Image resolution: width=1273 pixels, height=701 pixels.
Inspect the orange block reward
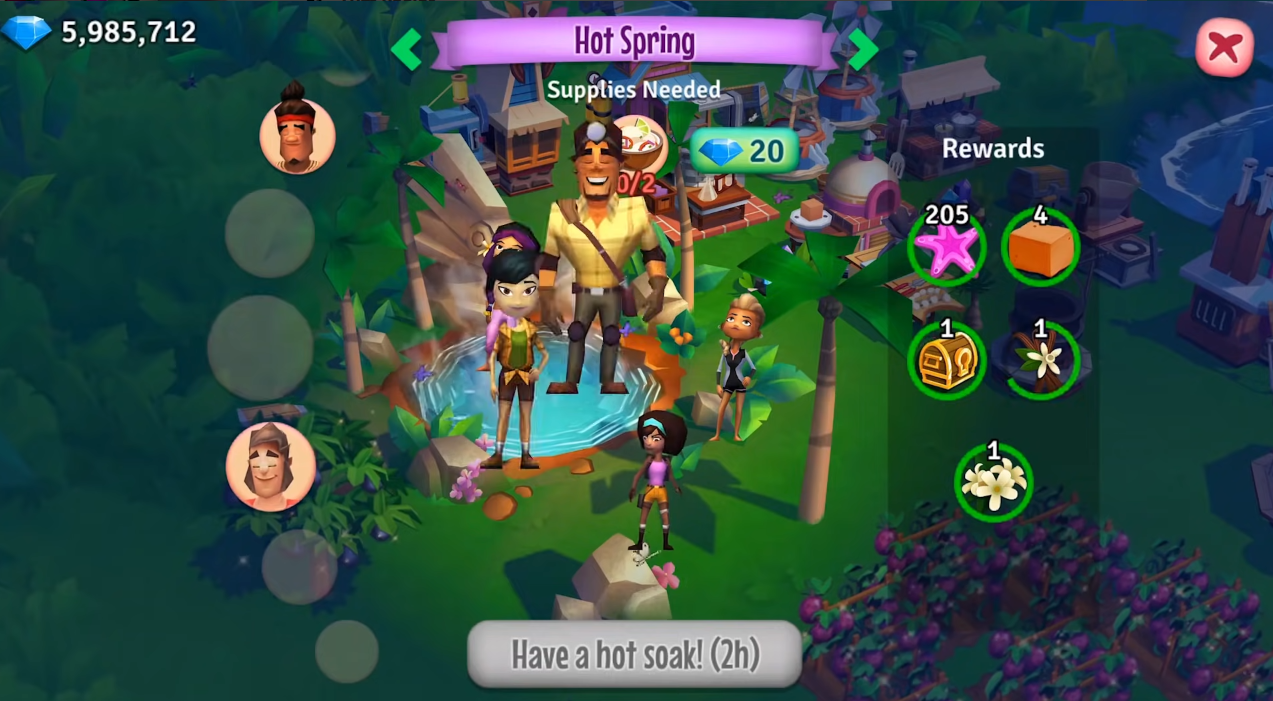tap(1040, 247)
